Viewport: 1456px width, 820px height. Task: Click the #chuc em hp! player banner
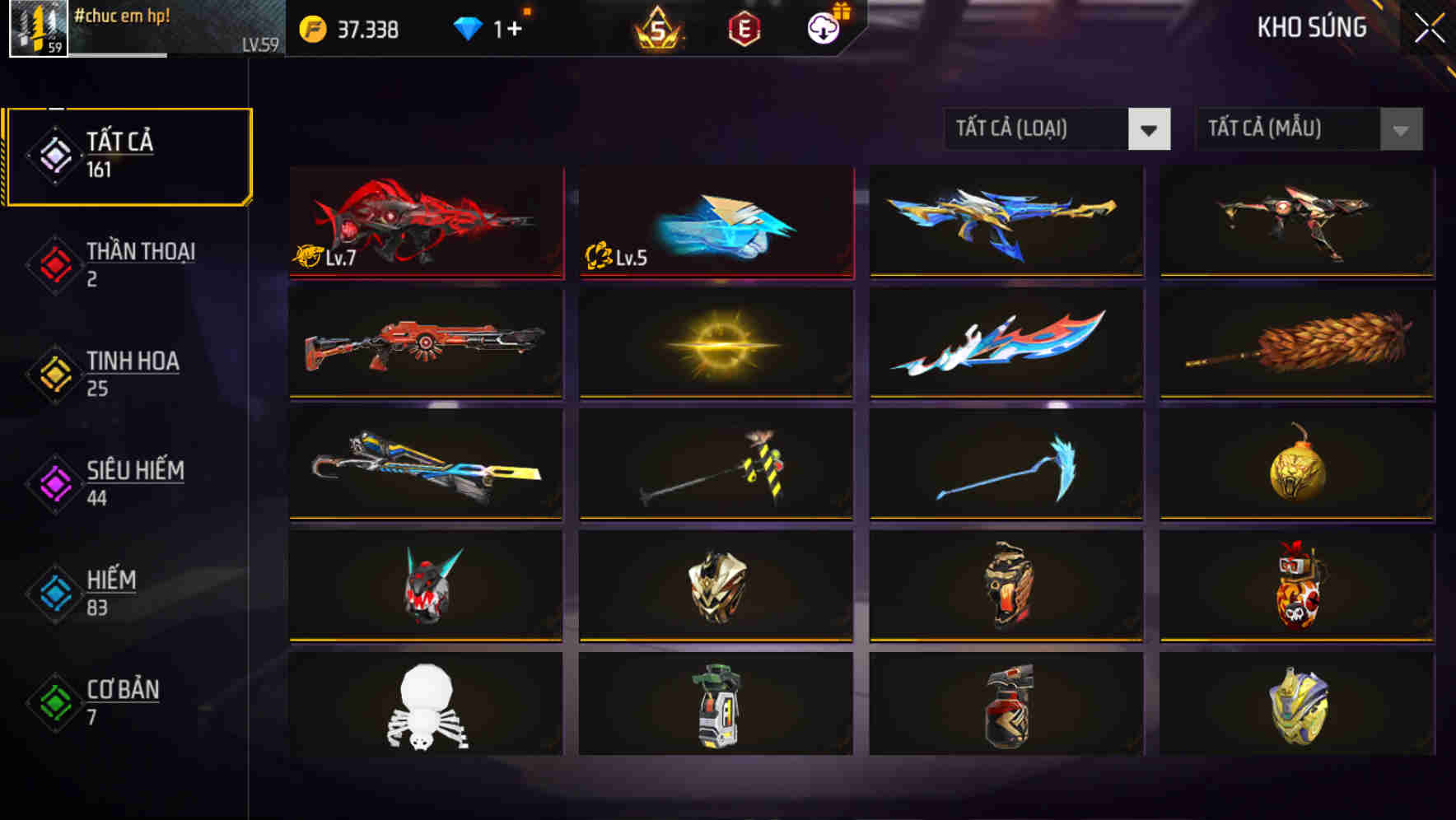click(124, 16)
